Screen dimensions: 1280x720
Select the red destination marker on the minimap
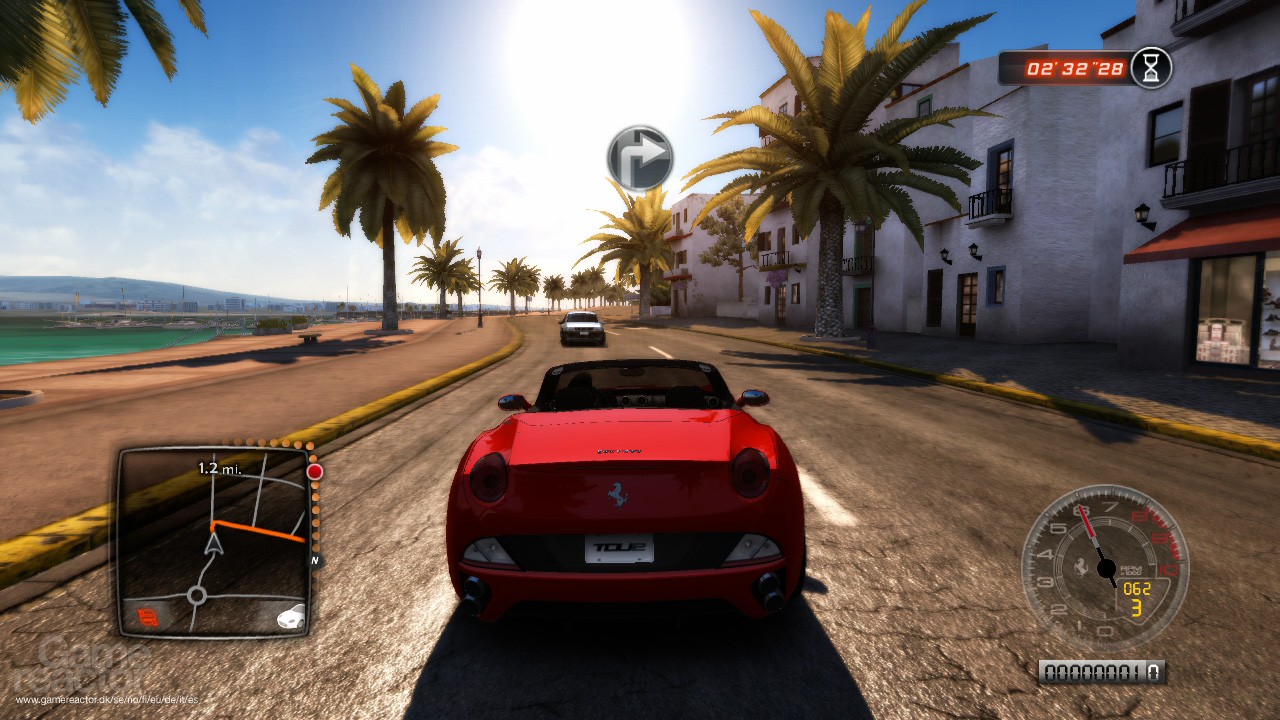click(x=315, y=471)
